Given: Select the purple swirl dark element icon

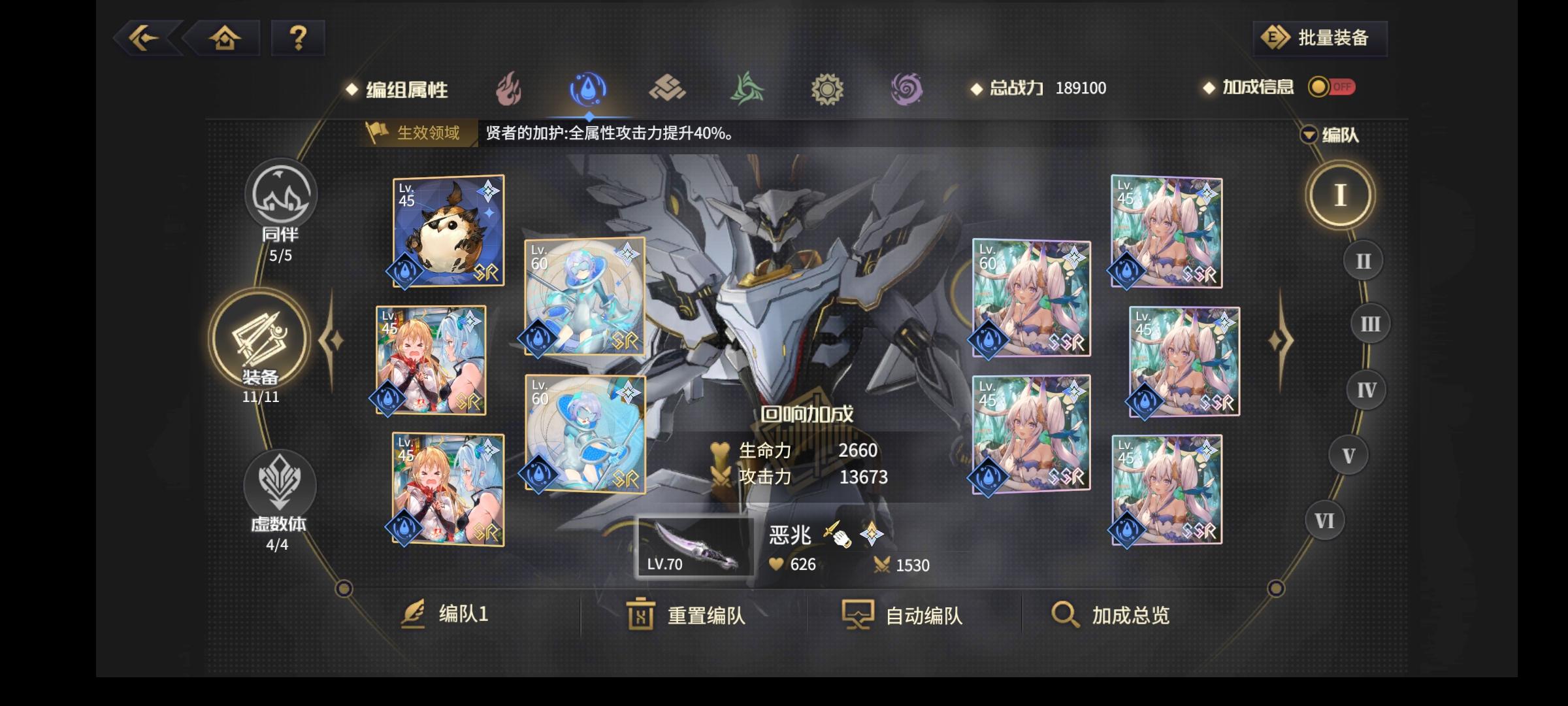Looking at the screenshot, I should 908,89.
